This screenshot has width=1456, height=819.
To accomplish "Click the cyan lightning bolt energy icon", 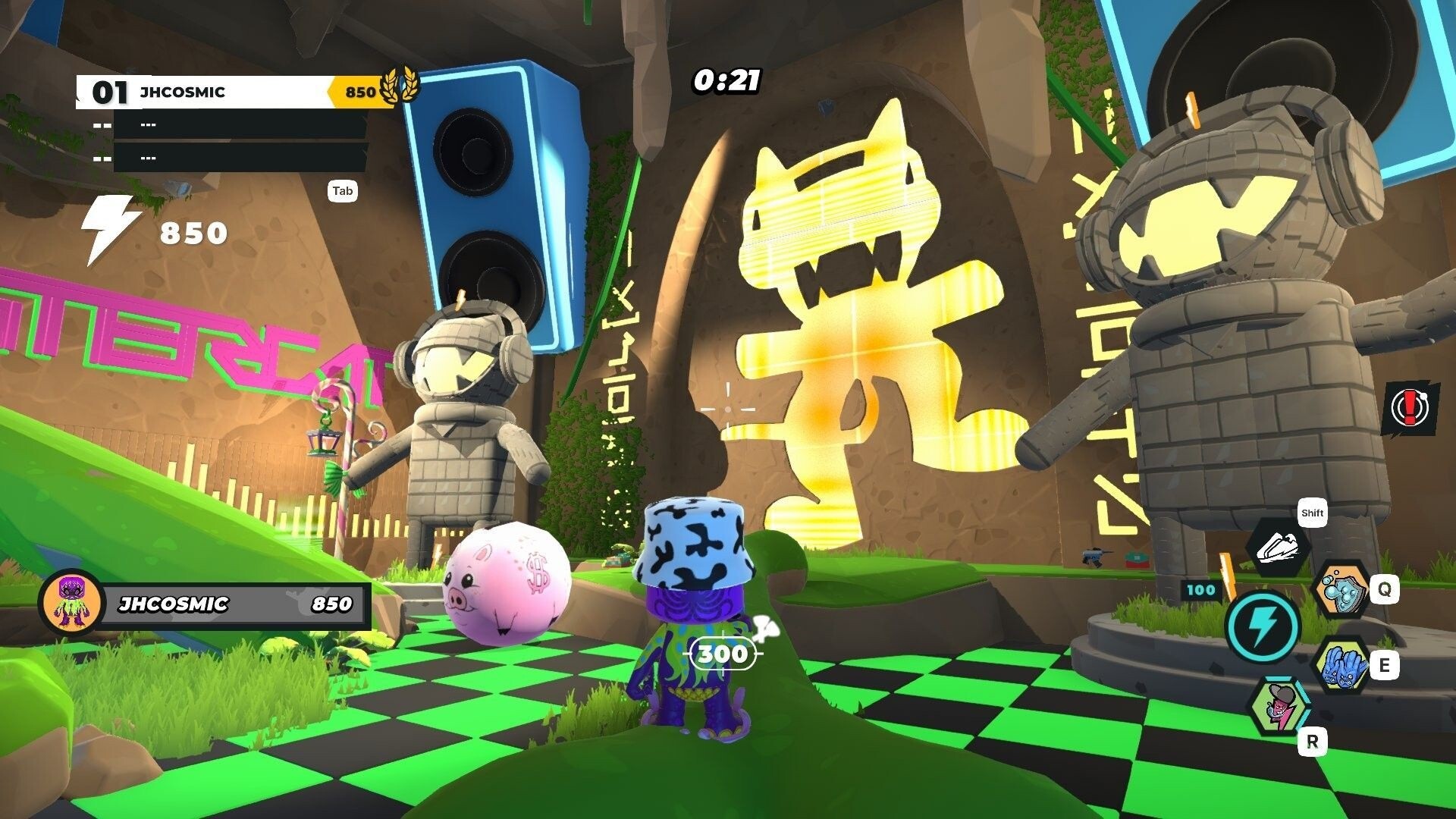I will [x=1261, y=626].
